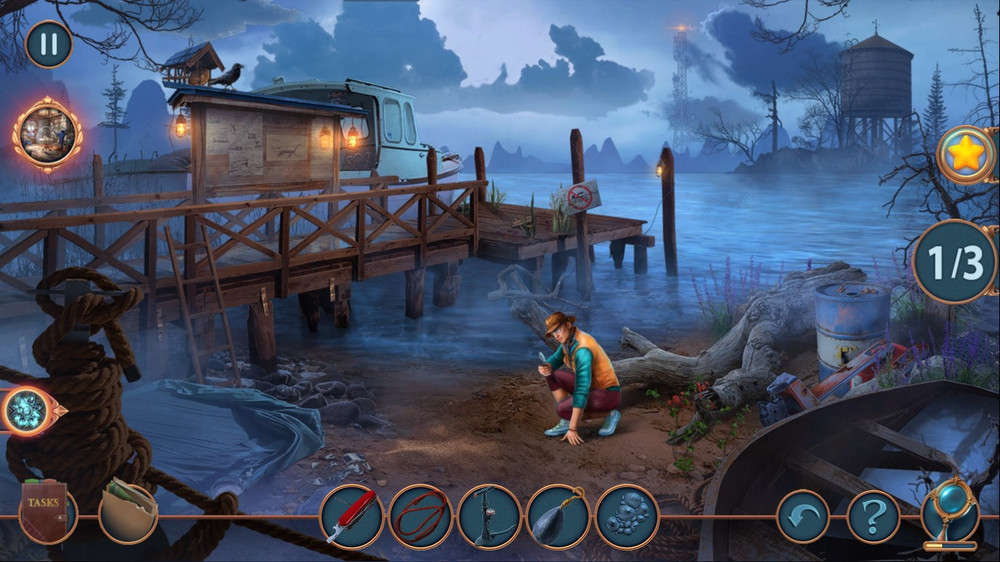Pause the game
The width and height of the screenshot is (1000, 562).
48,44
